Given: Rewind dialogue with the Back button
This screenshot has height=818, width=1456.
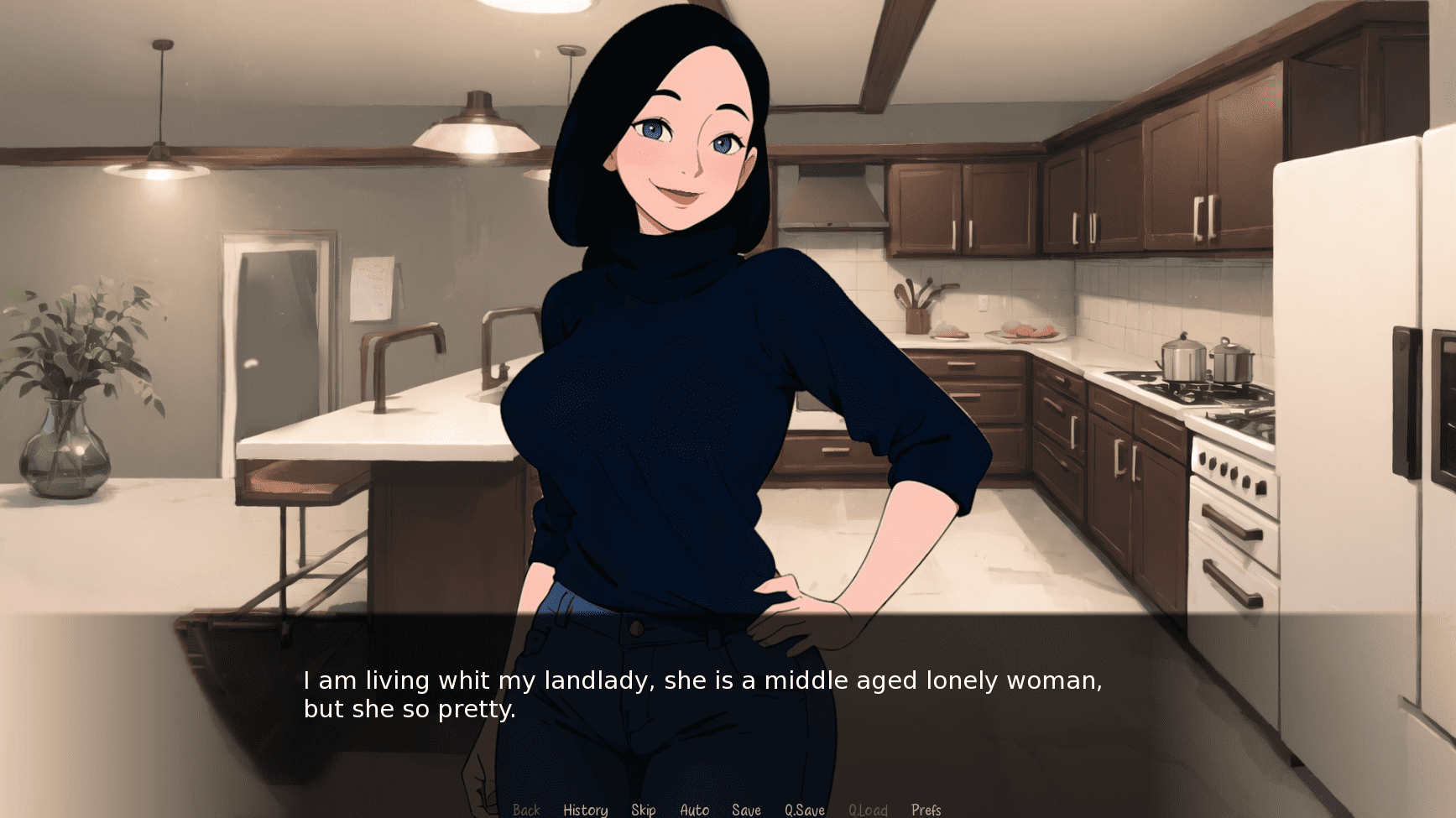Looking at the screenshot, I should click(x=527, y=809).
